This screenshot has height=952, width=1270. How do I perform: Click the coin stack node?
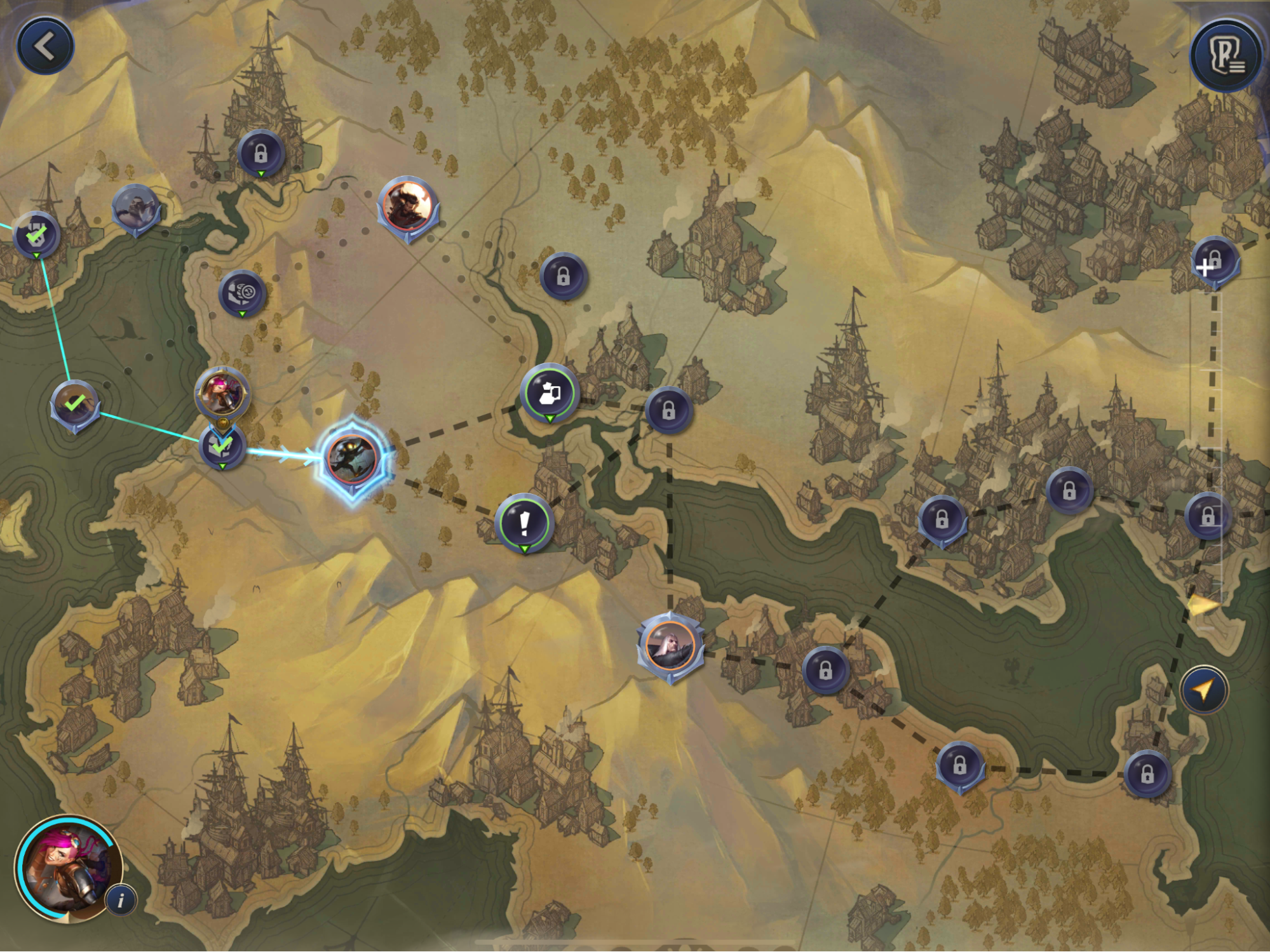coord(242,293)
